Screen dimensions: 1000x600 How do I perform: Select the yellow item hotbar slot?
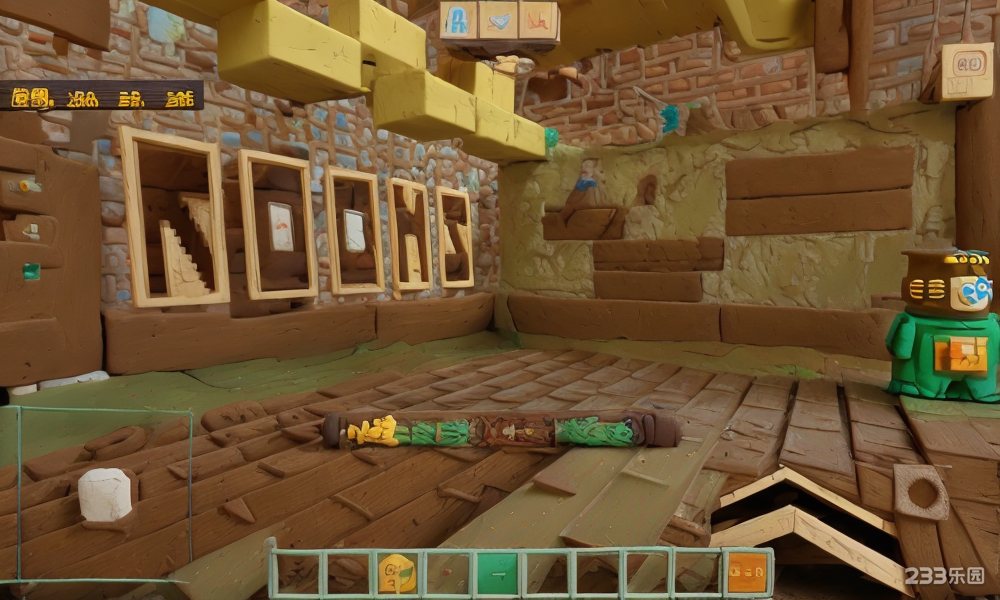click(397, 573)
